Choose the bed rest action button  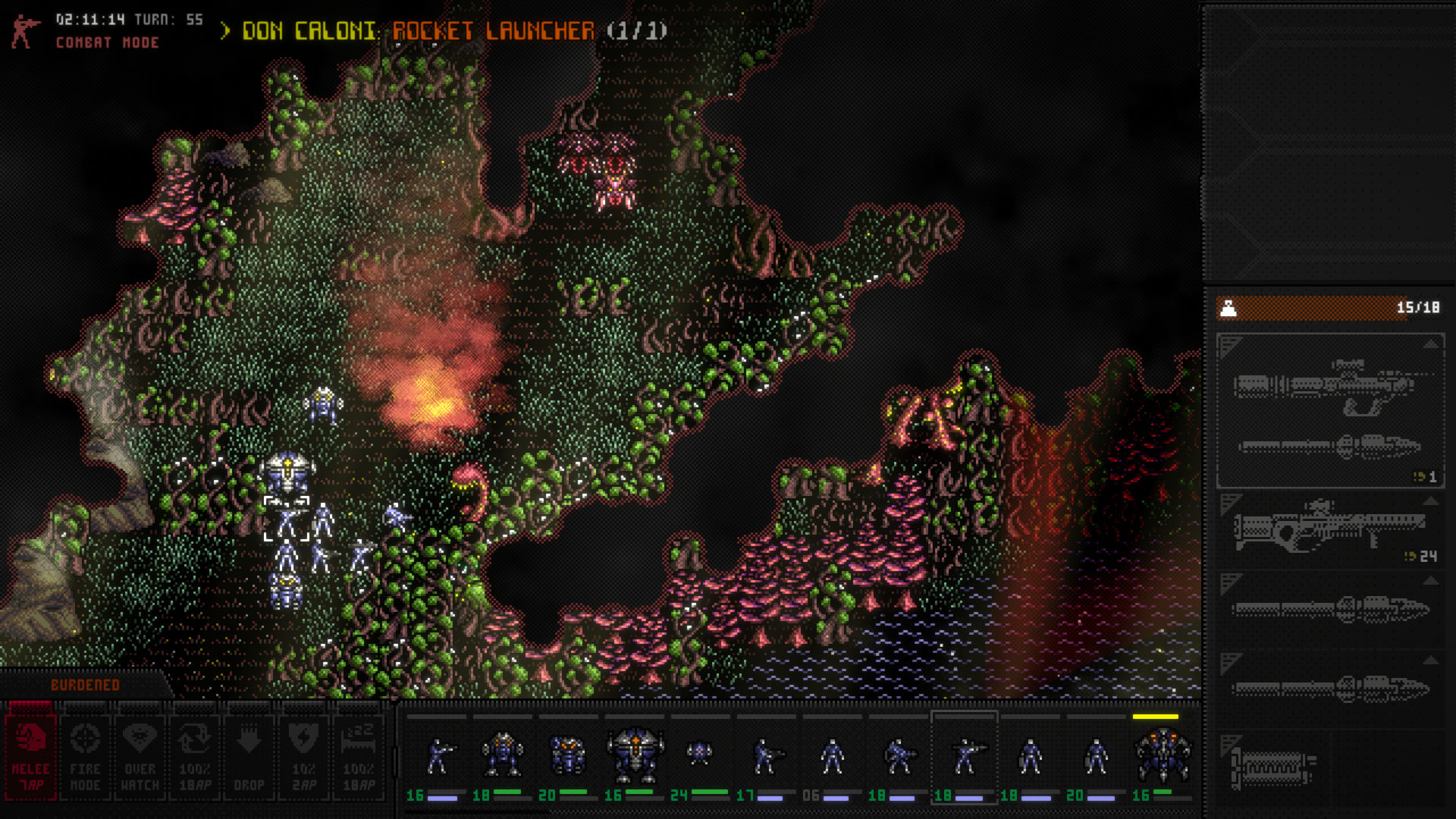tap(359, 757)
